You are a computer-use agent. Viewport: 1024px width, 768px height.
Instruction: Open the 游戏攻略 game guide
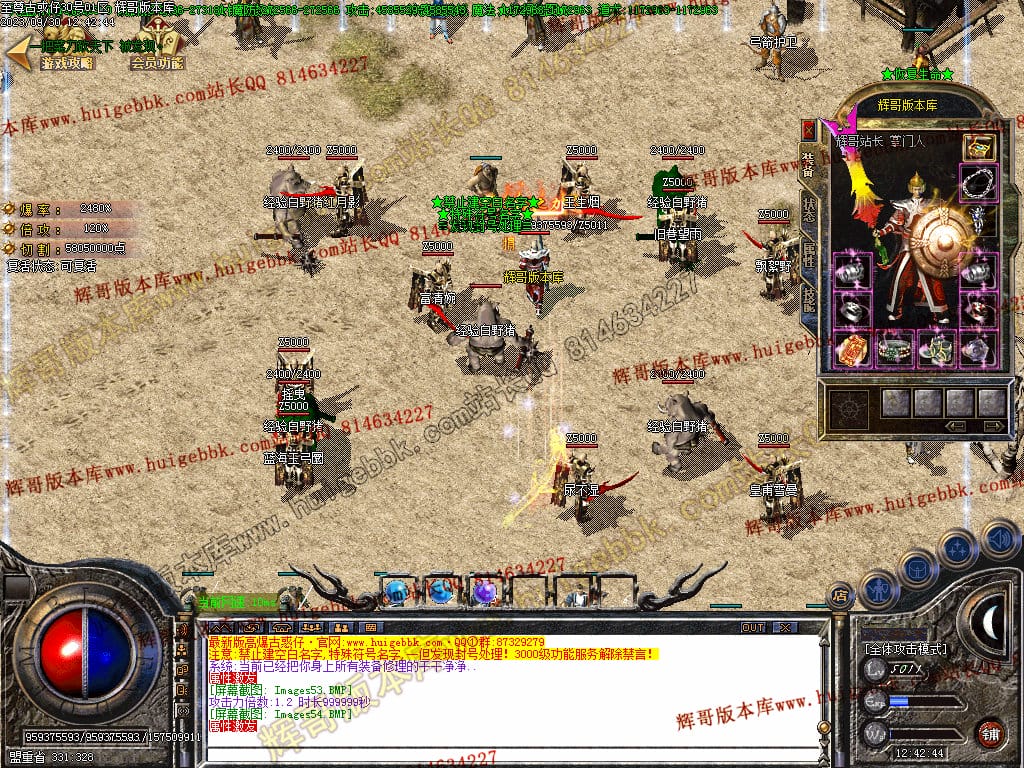pyautogui.click(x=67, y=62)
